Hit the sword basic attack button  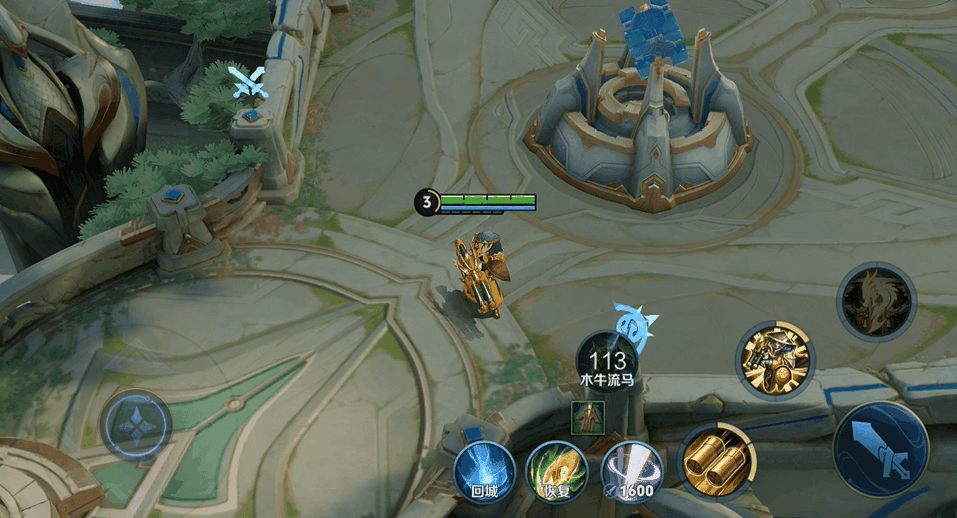click(x=881, y=450)
